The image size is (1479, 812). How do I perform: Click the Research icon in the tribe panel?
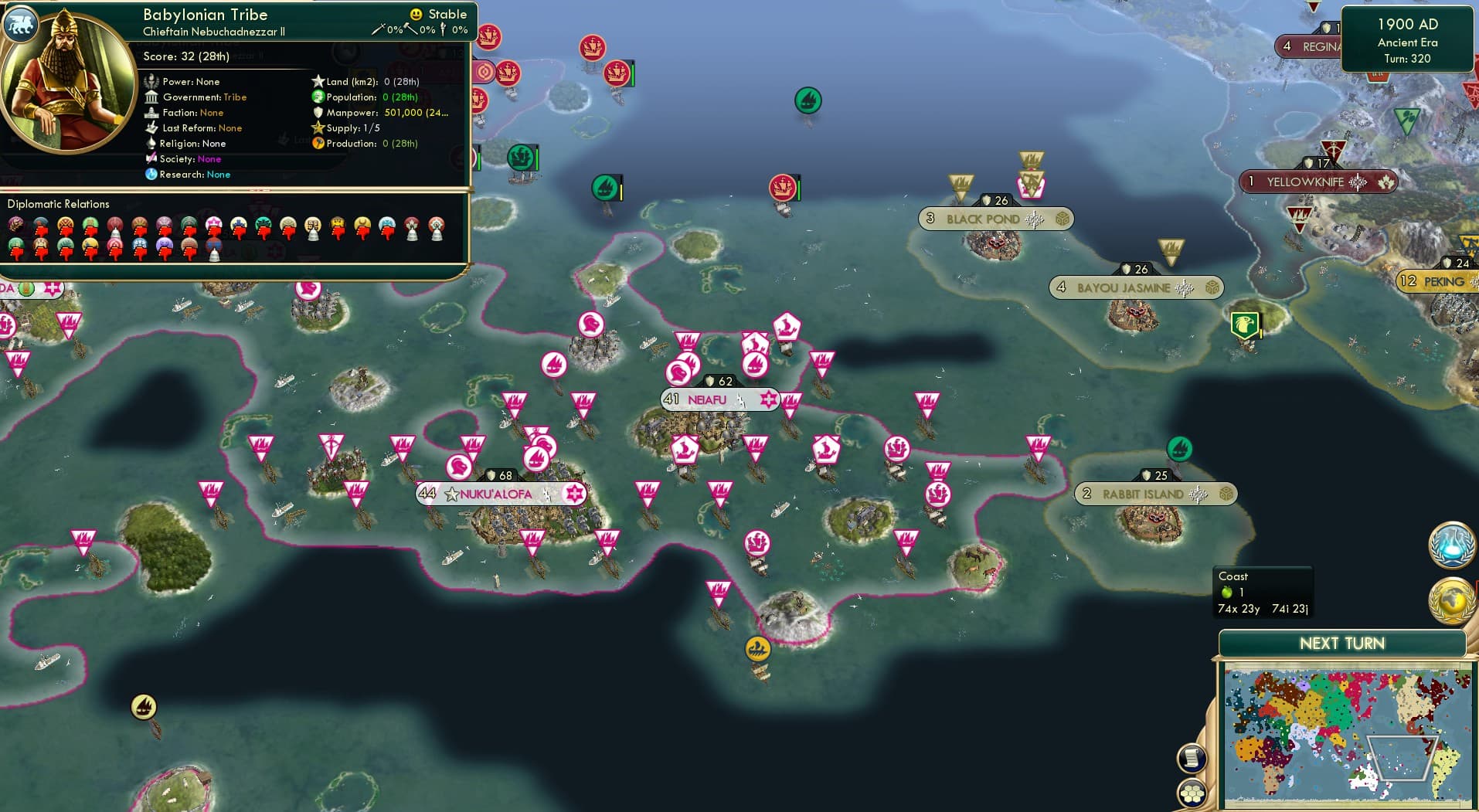[x=151, y=175]
